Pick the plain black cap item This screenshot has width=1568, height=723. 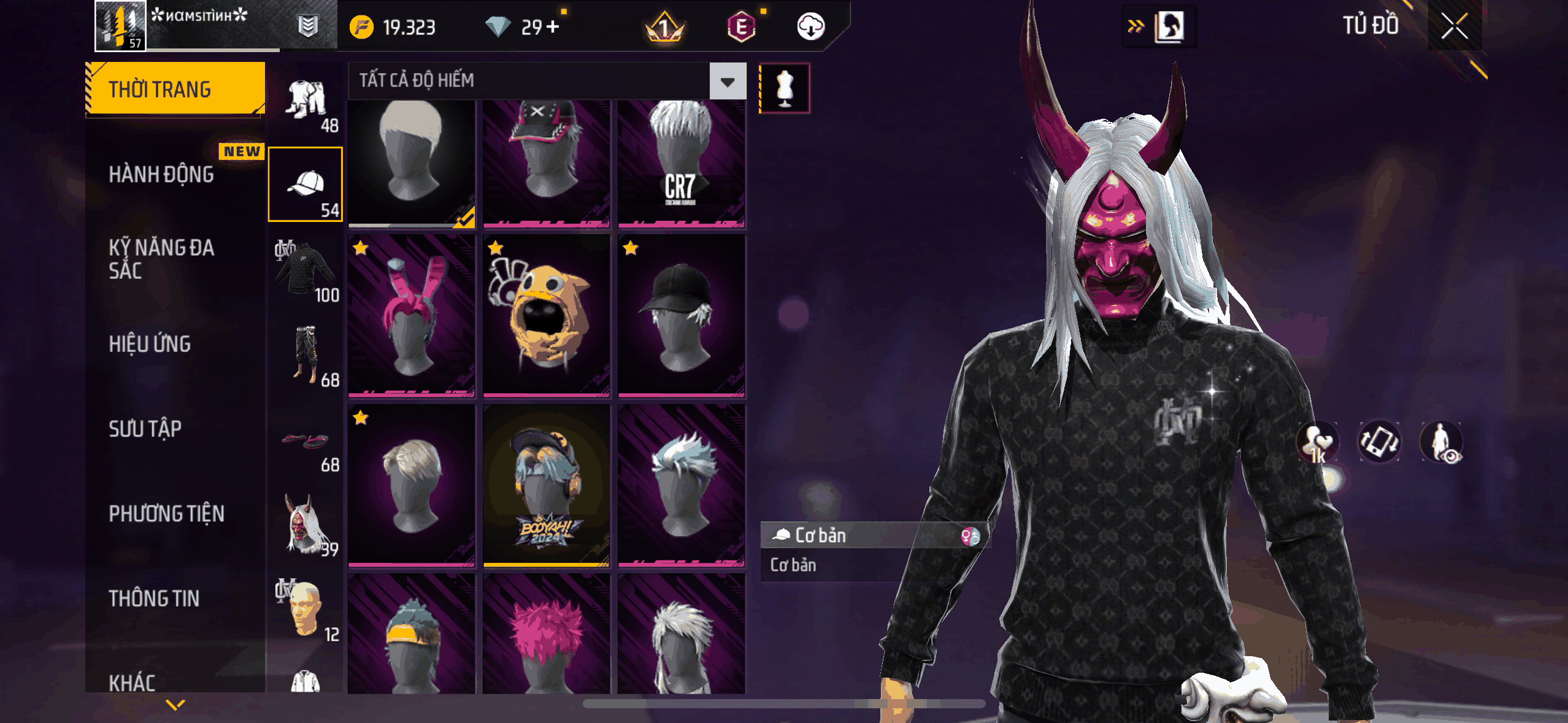click(x=681, y=316)
